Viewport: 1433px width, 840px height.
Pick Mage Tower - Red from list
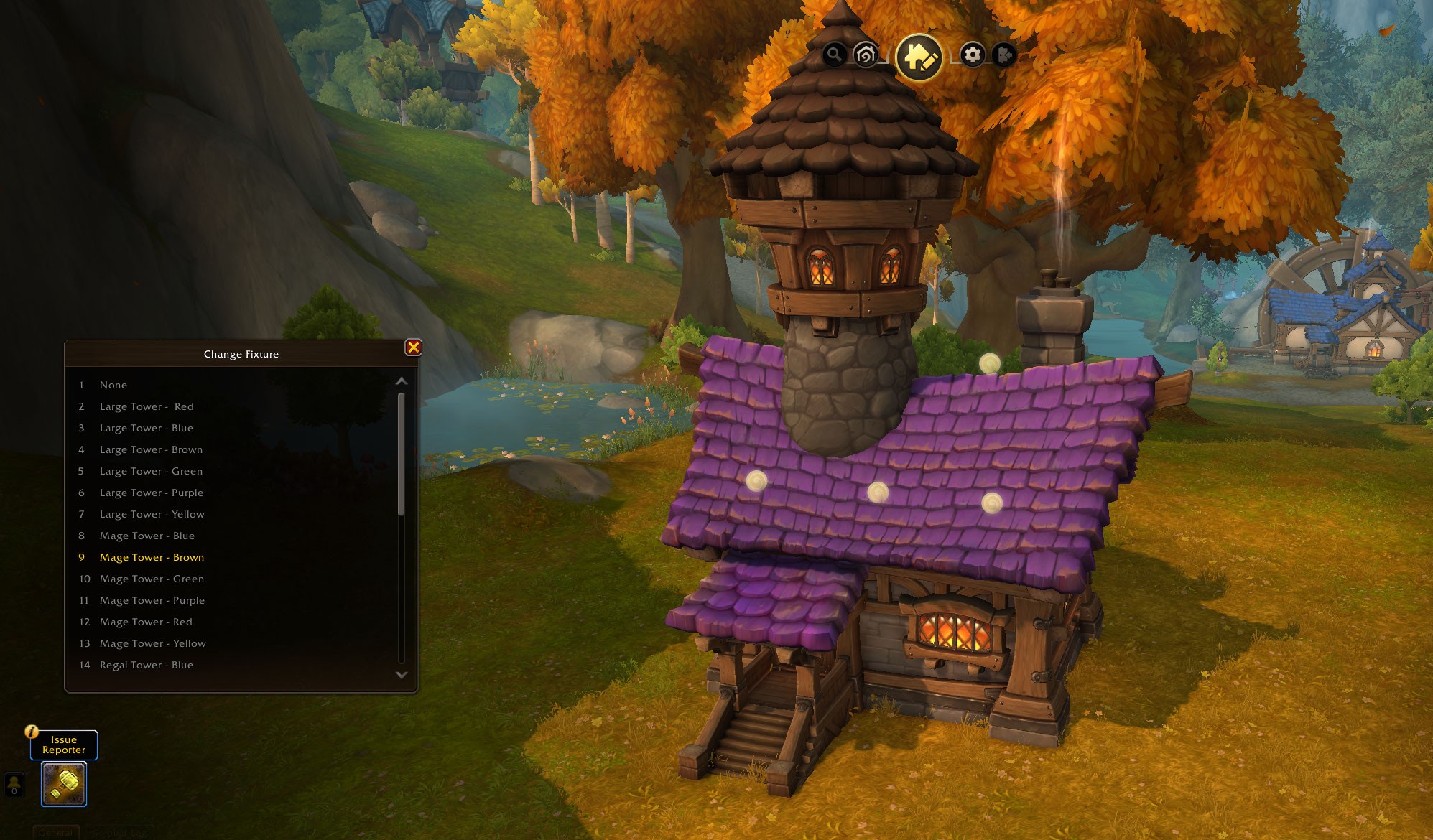point(146,622)
